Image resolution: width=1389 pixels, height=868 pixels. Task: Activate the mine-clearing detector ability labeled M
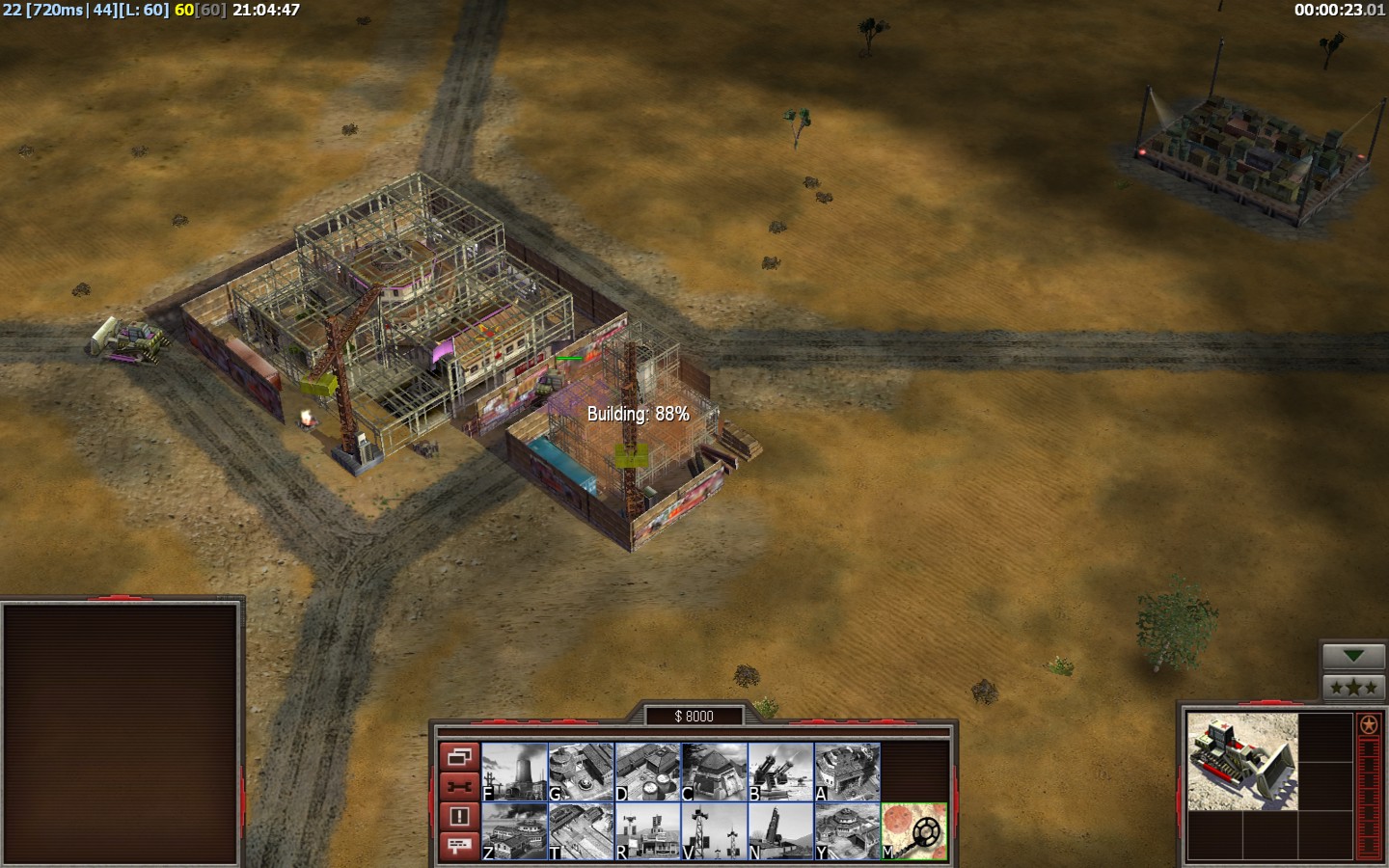(x=913, y=831)
